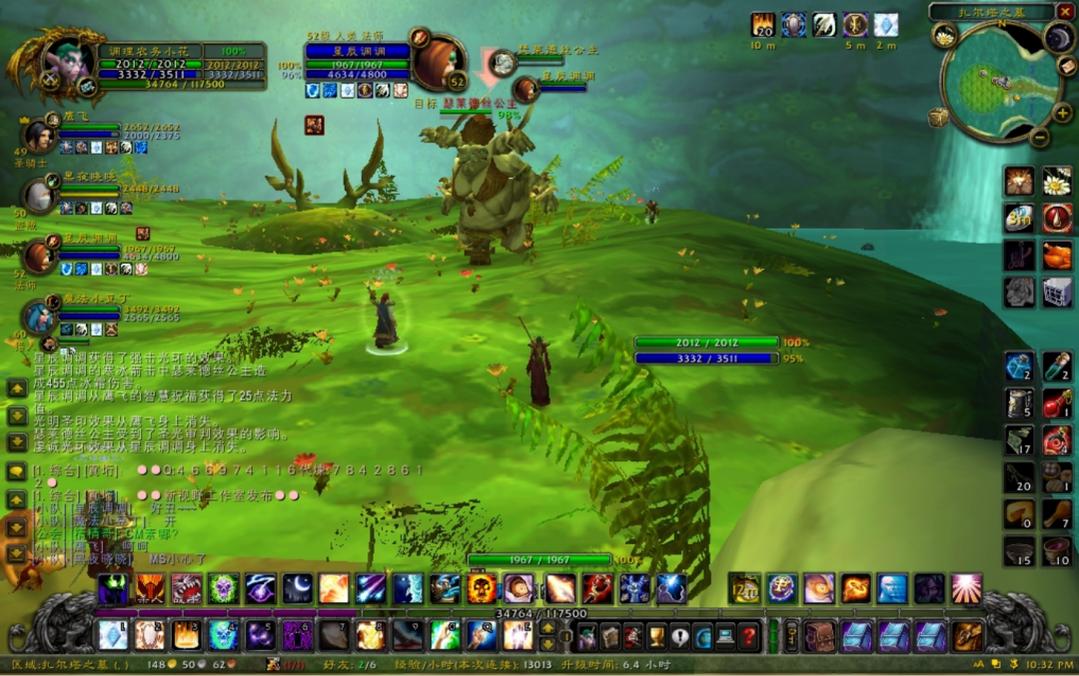Select the level 52 mage target portrait
Screen dimensions: 1079x676
(x=435, y=64)
